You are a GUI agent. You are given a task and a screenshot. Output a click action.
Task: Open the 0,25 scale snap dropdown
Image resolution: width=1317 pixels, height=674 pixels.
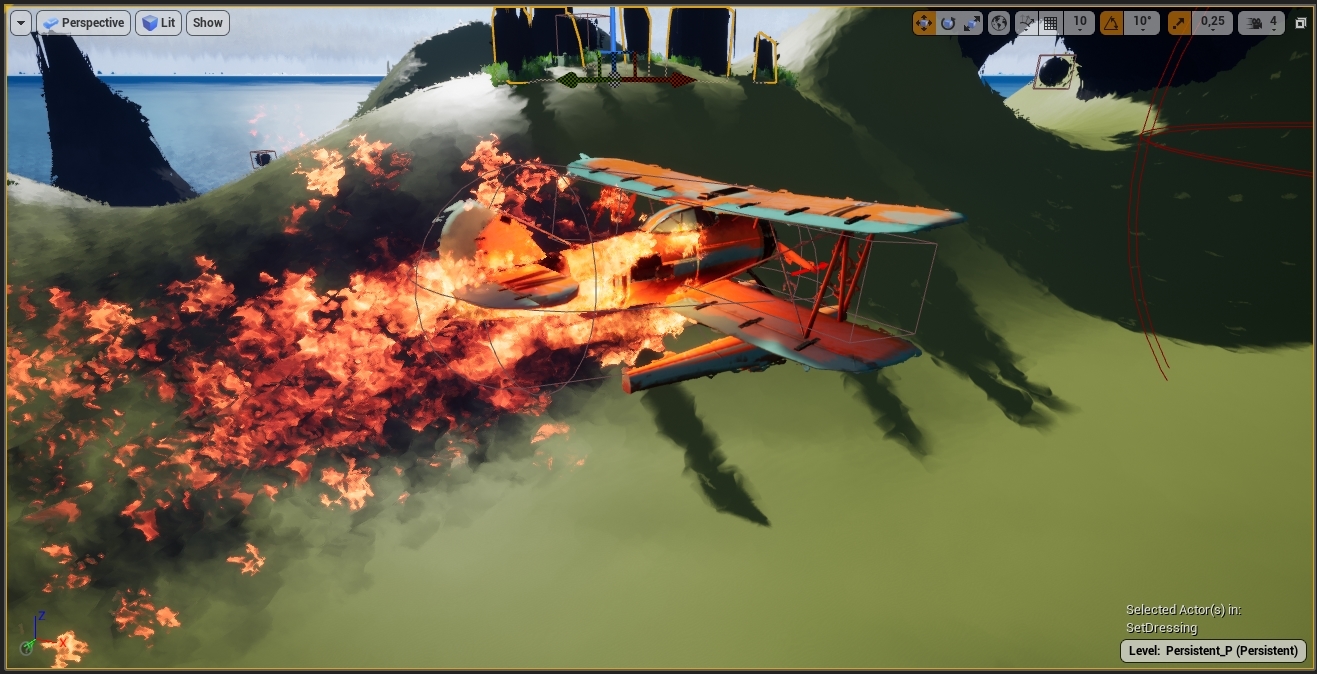point(1212,22)
